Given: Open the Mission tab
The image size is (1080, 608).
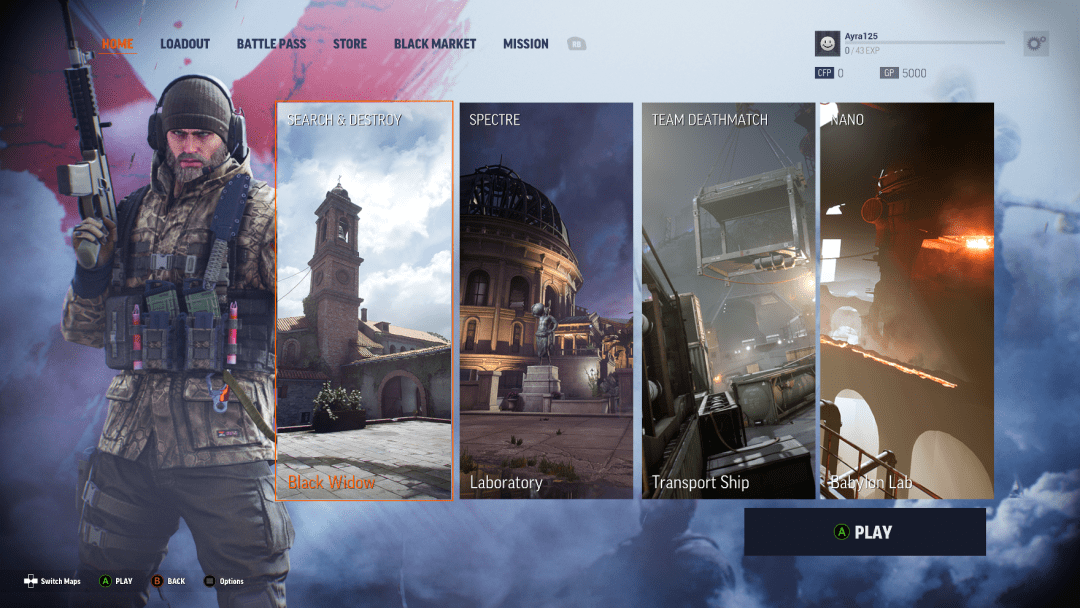Looking at the screenshot, I should tap(526, 44).
